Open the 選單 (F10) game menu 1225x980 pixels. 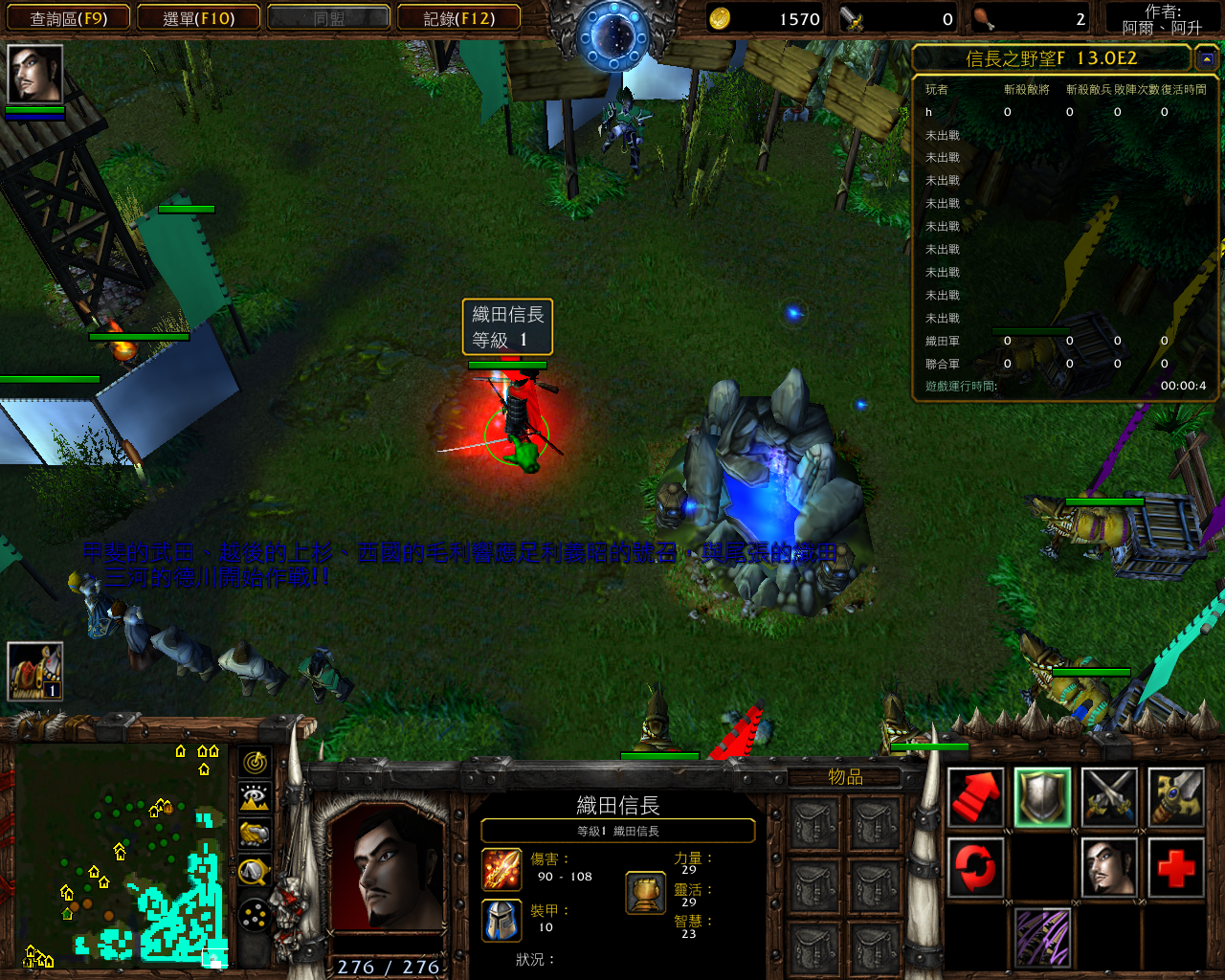tap(198, 18)
